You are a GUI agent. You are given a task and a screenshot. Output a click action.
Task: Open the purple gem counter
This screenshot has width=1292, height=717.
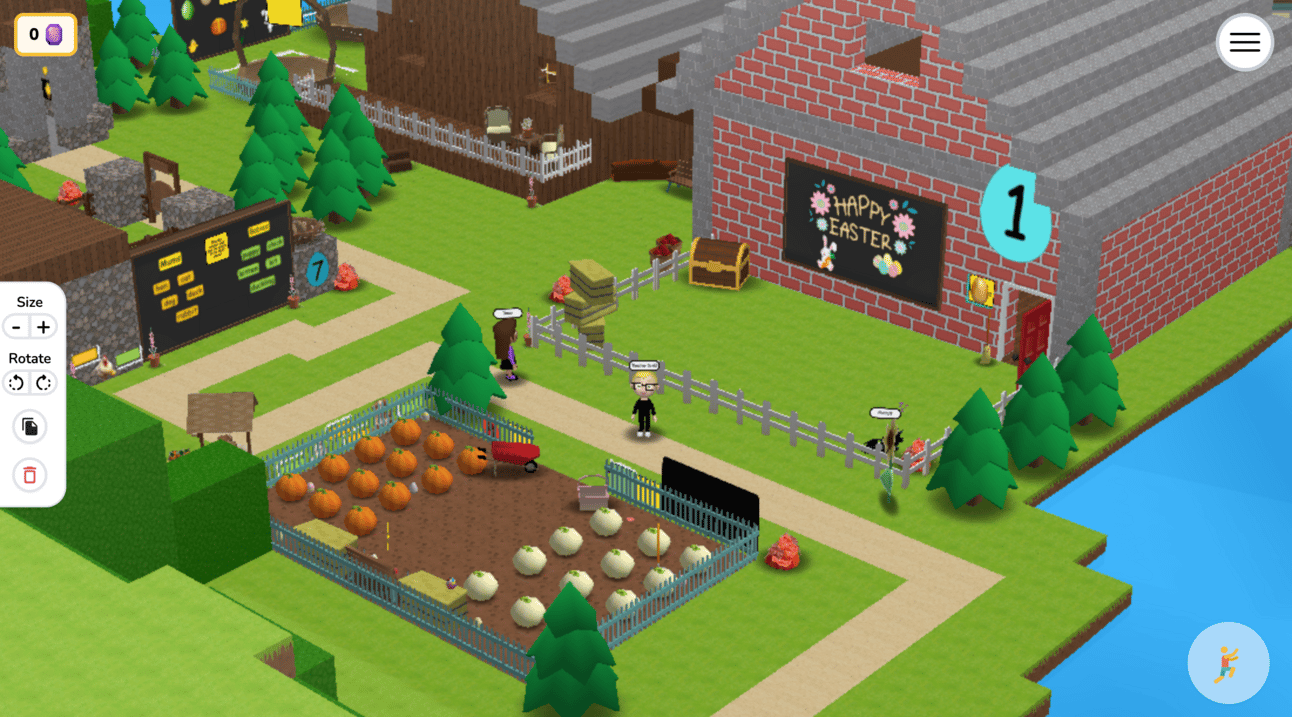(45, 35)
